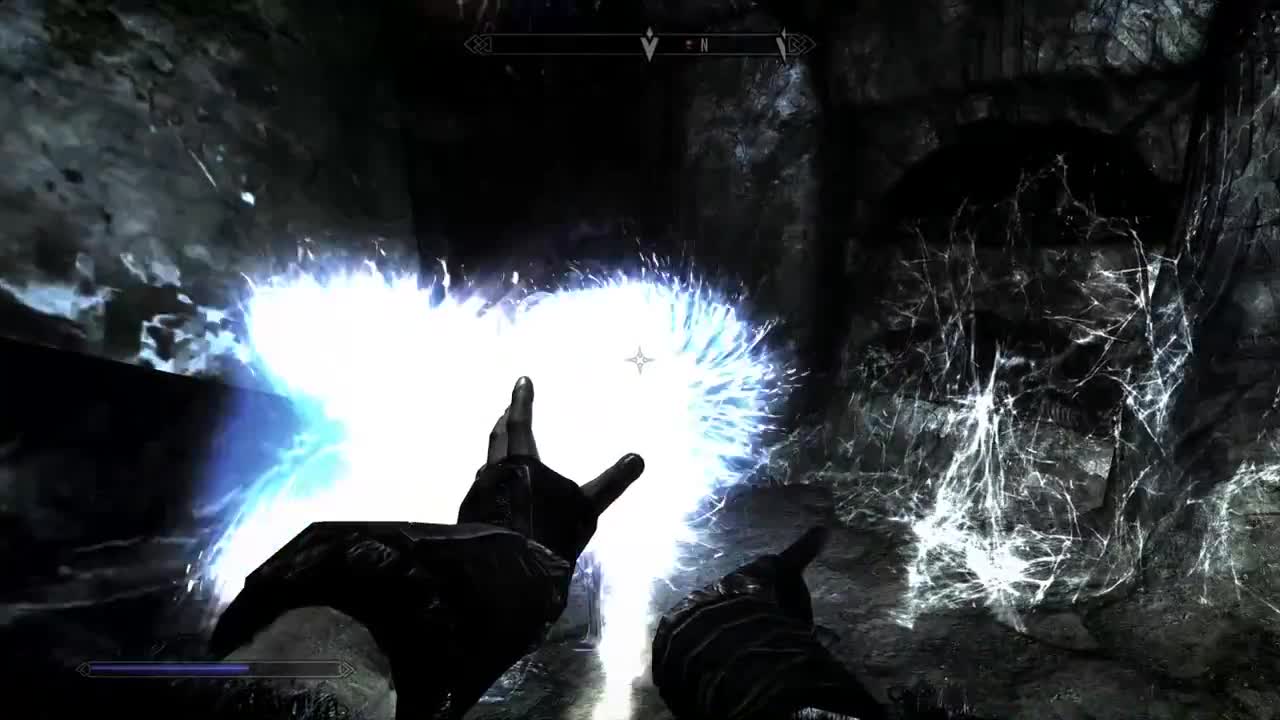The height and width of the screenshot is (720, 1280).
Task: Click the blue magicka bar at bottom left
Action: pos(200,667)
